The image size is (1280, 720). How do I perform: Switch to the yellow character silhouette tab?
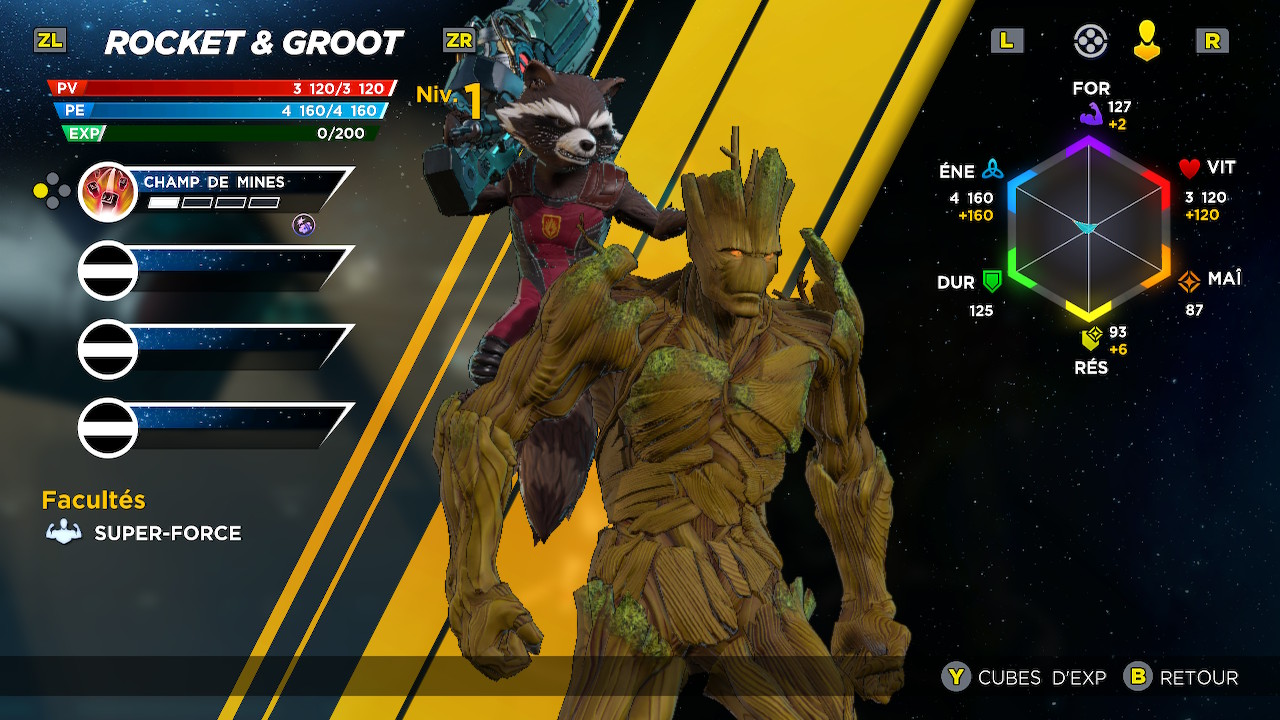point(1147,41)
